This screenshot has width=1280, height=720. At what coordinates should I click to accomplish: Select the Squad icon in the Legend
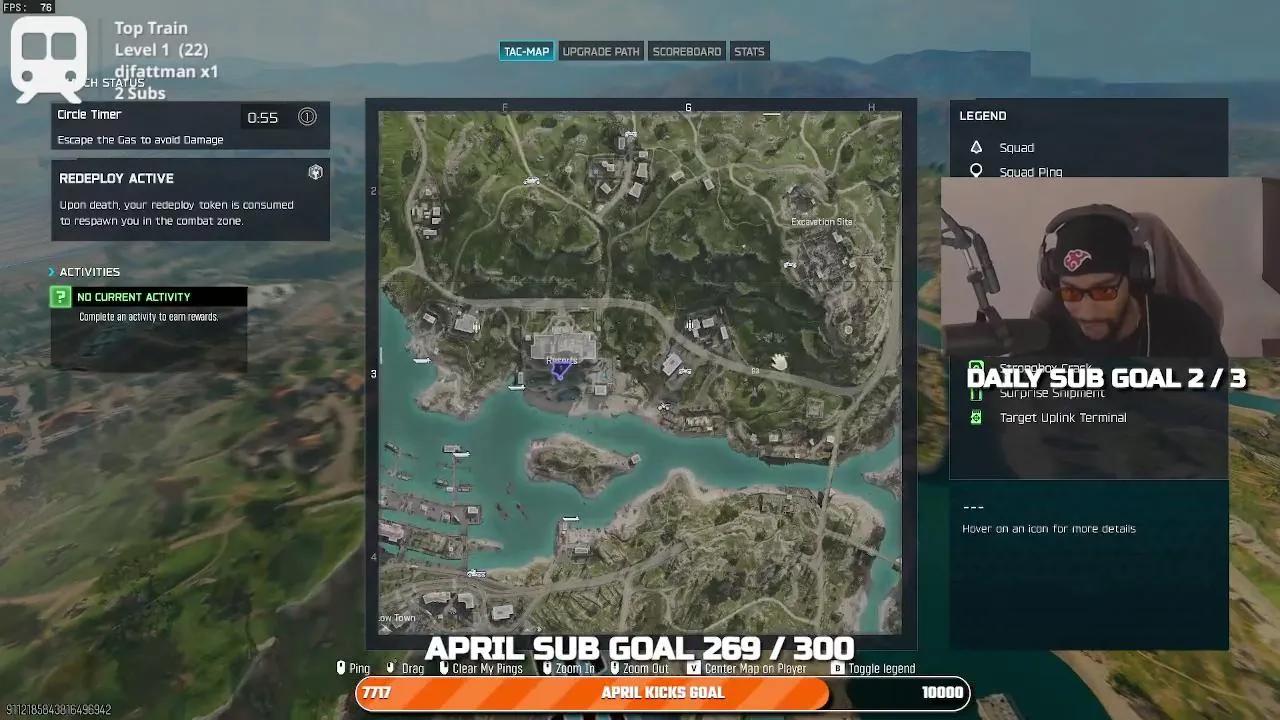pyautogui.click(x=974, y=147)
